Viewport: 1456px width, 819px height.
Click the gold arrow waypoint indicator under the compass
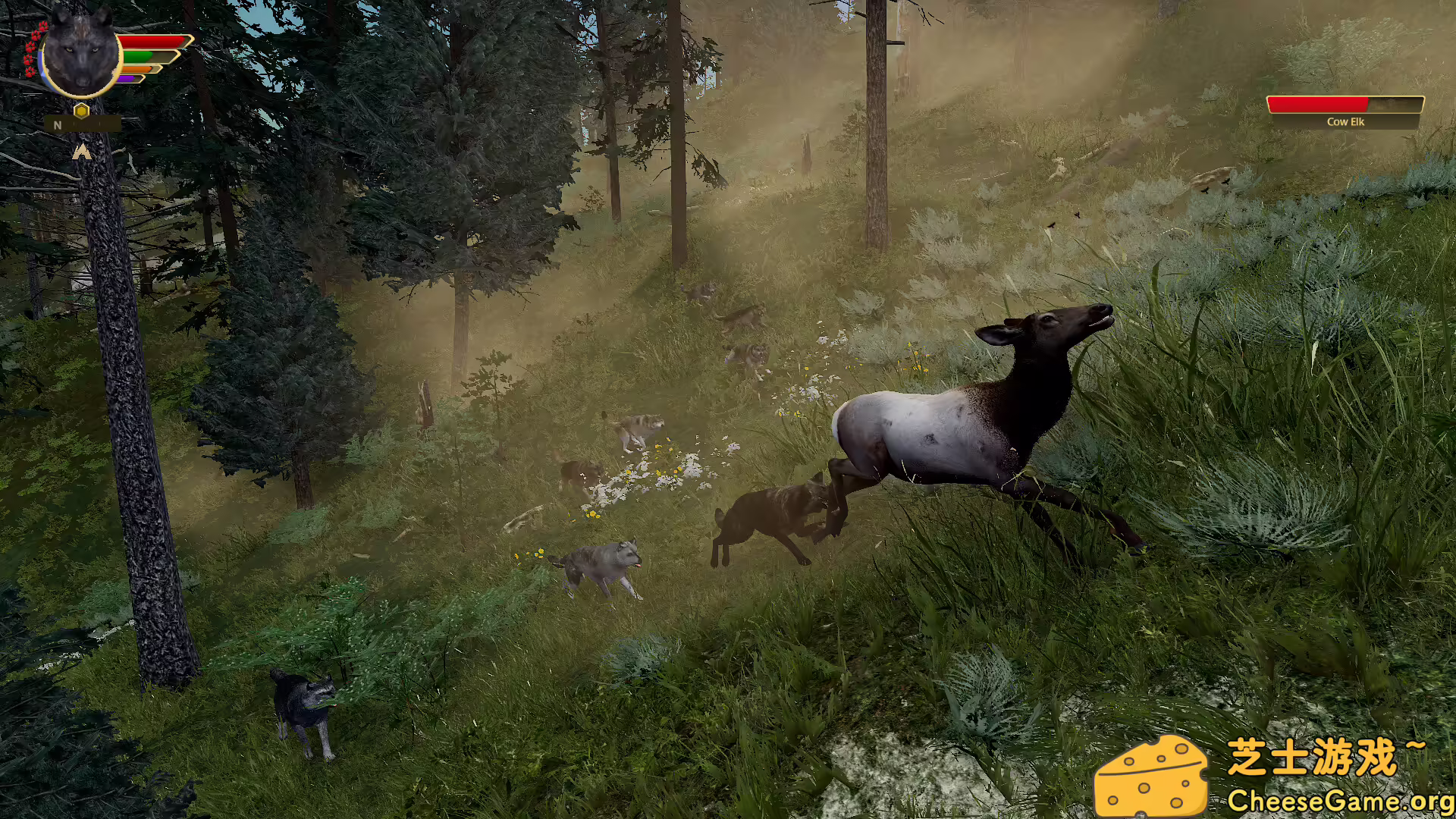83,152
